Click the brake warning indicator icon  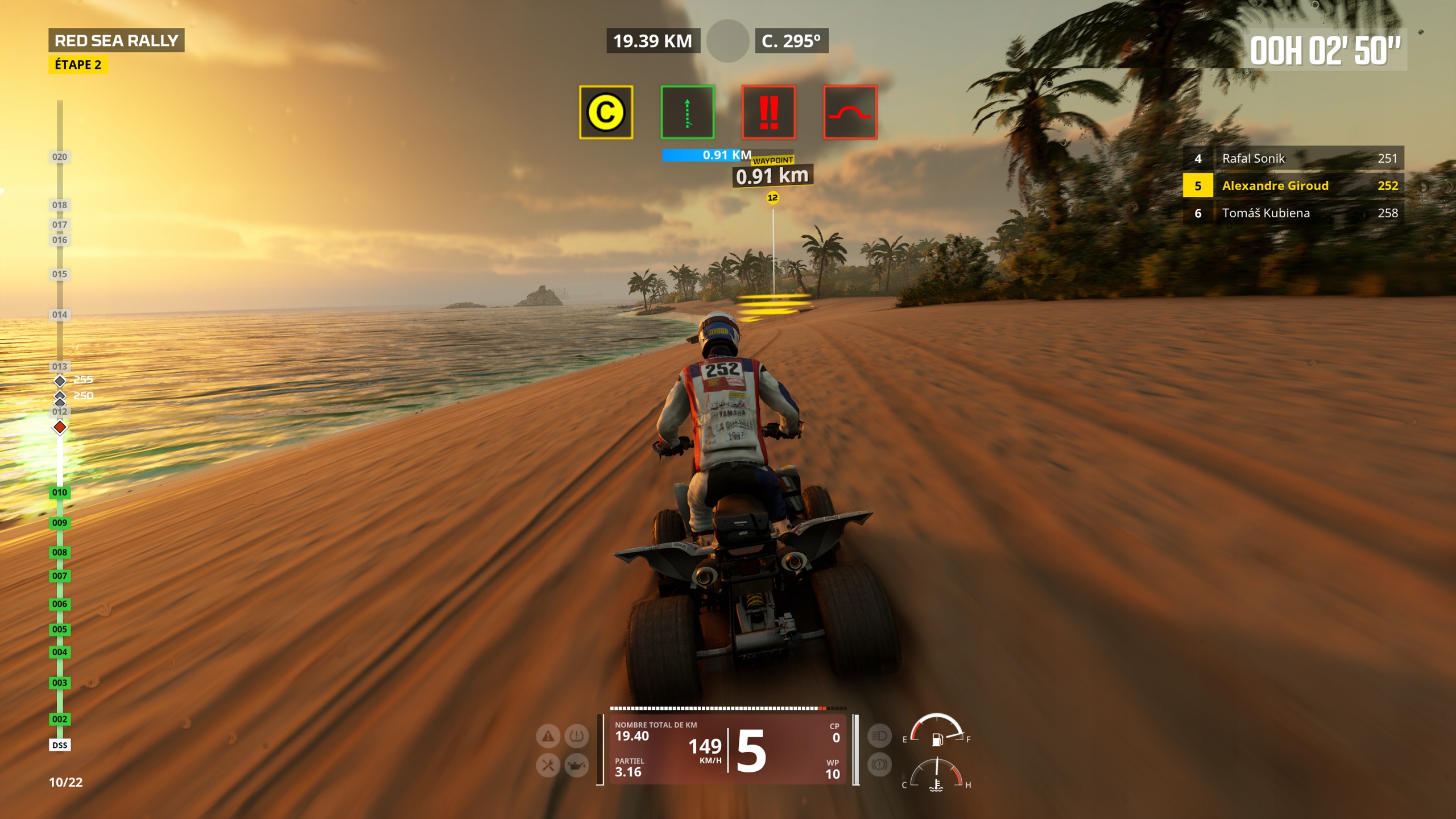pos(879,765)
